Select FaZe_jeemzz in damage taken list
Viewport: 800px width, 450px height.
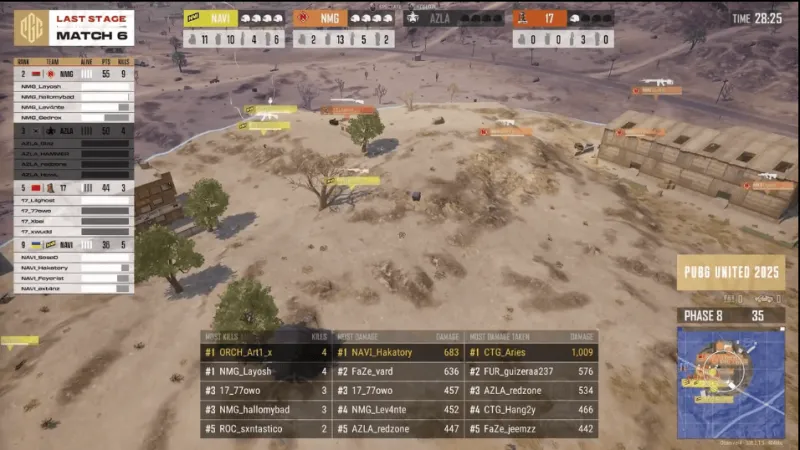coord(531,429)
